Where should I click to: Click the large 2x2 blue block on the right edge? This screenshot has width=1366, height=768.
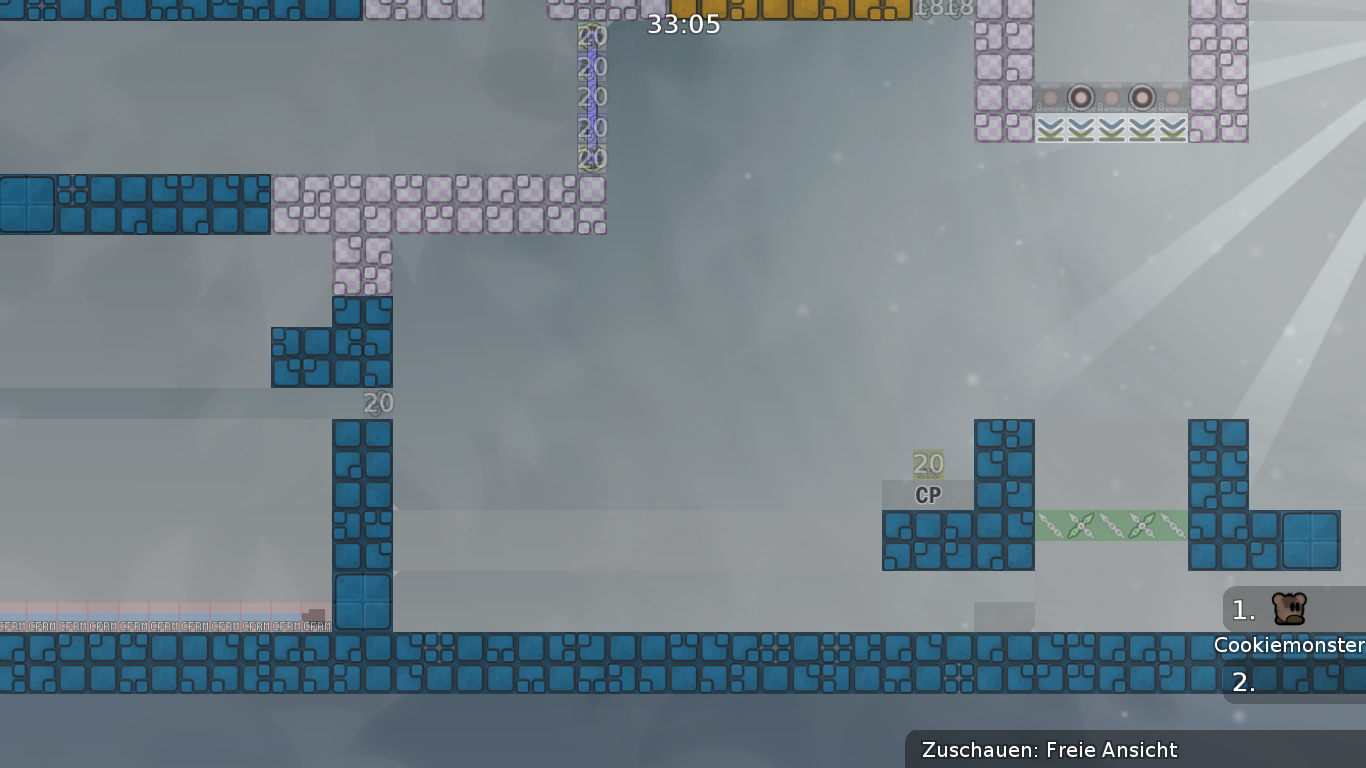pyautogui.click(x=1310, y=540)
